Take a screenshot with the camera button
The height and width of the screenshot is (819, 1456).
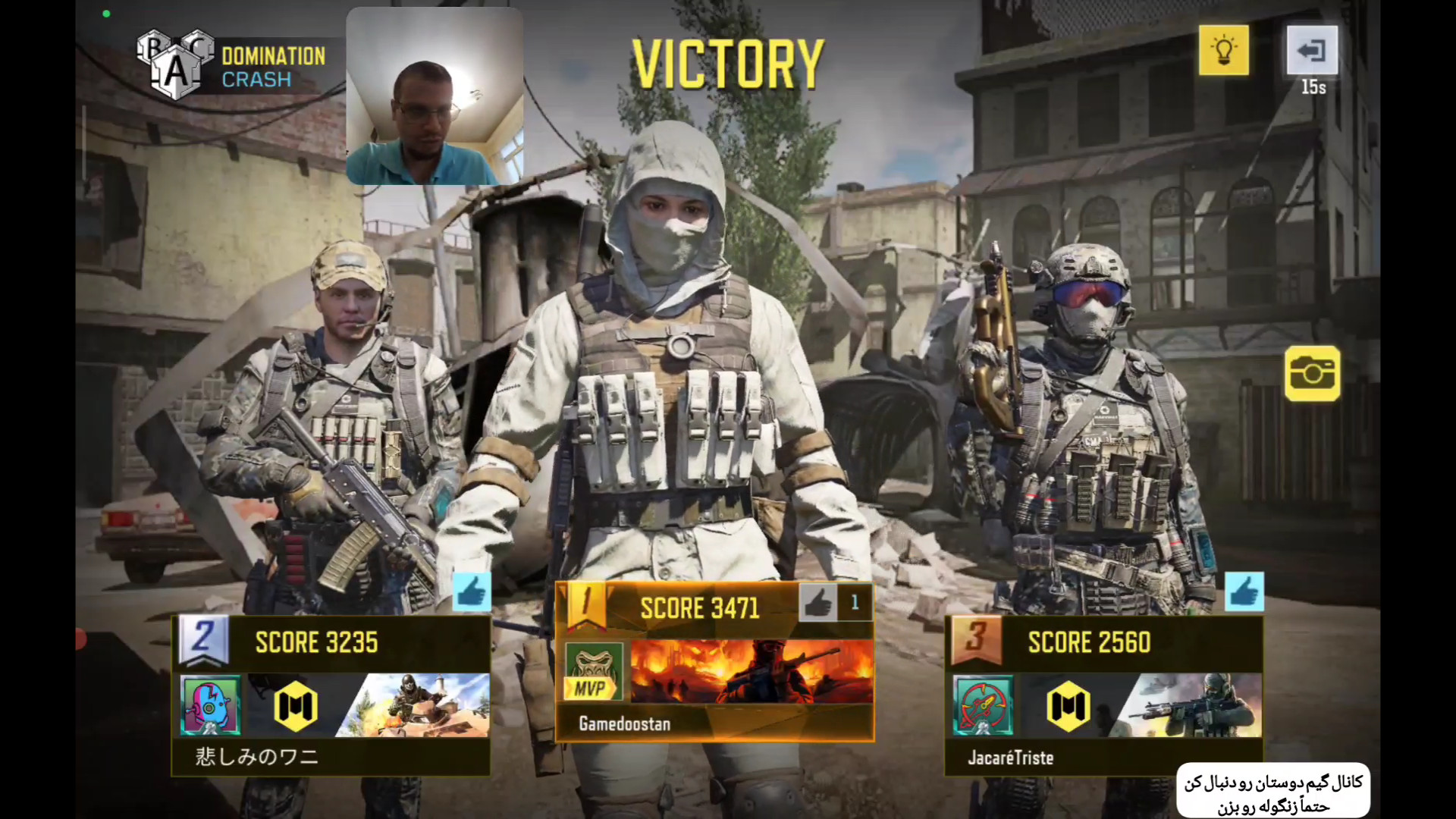(1312, 373)
